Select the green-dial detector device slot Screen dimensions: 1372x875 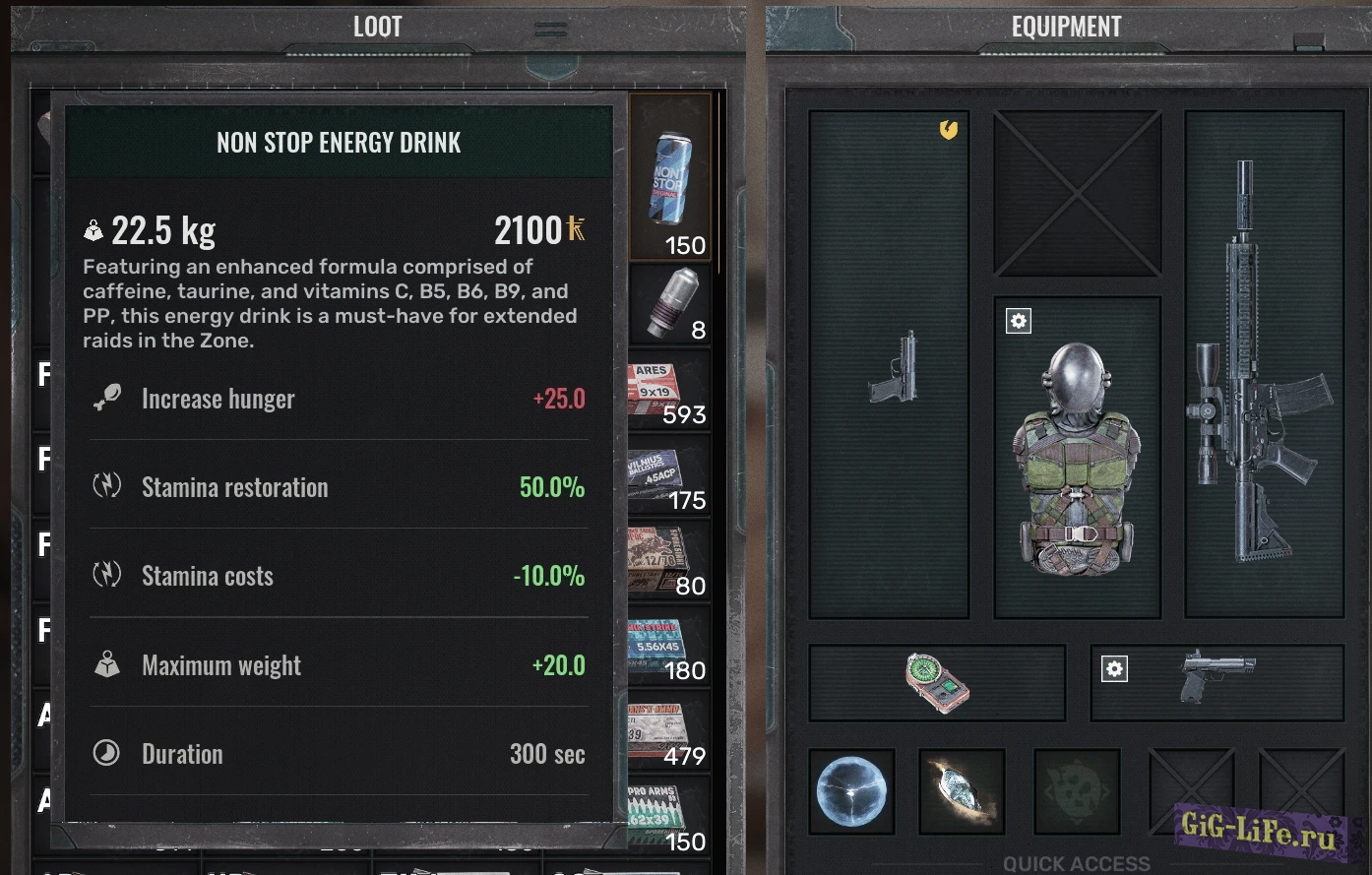click(936, 683)
